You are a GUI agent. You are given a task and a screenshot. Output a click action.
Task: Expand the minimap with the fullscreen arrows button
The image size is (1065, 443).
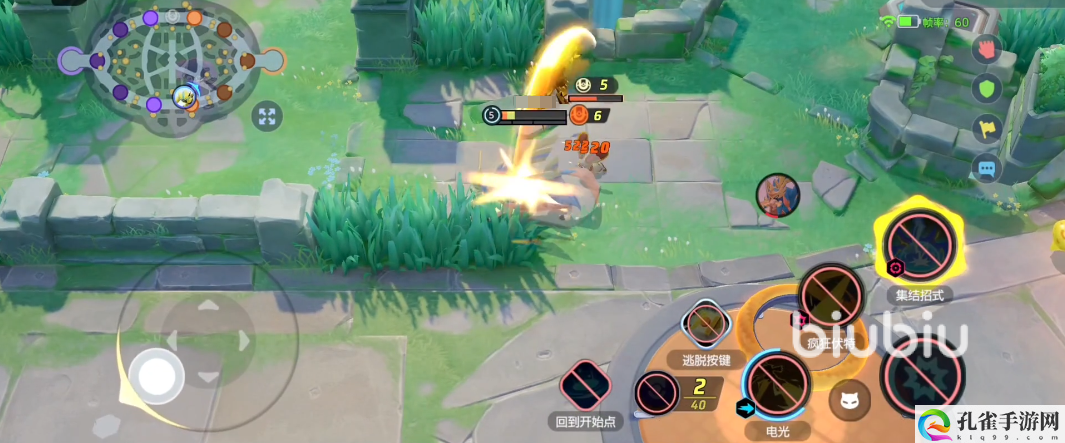(x=267, y=117)
